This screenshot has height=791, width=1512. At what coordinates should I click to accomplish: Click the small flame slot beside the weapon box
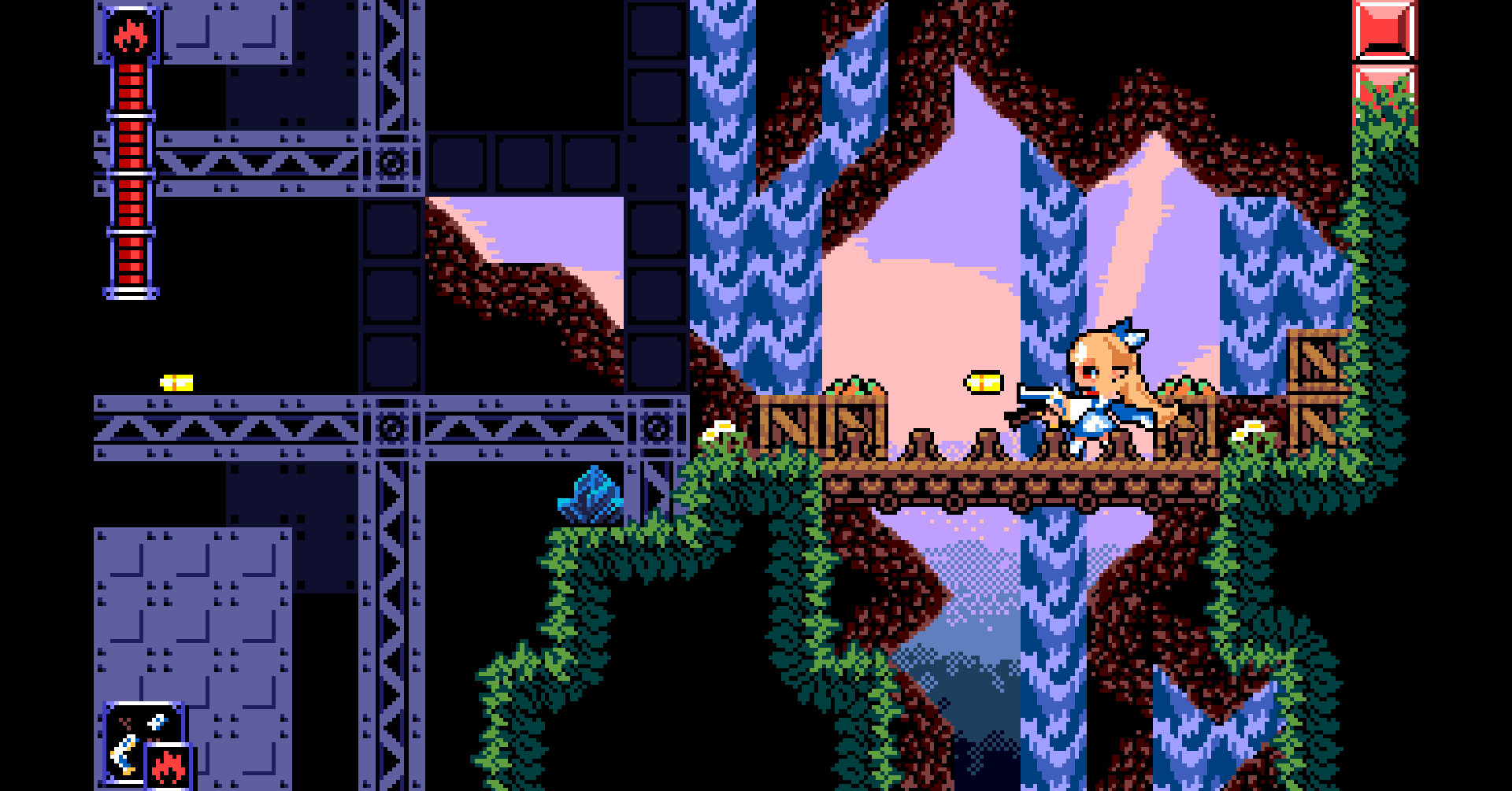click(169, 766)
